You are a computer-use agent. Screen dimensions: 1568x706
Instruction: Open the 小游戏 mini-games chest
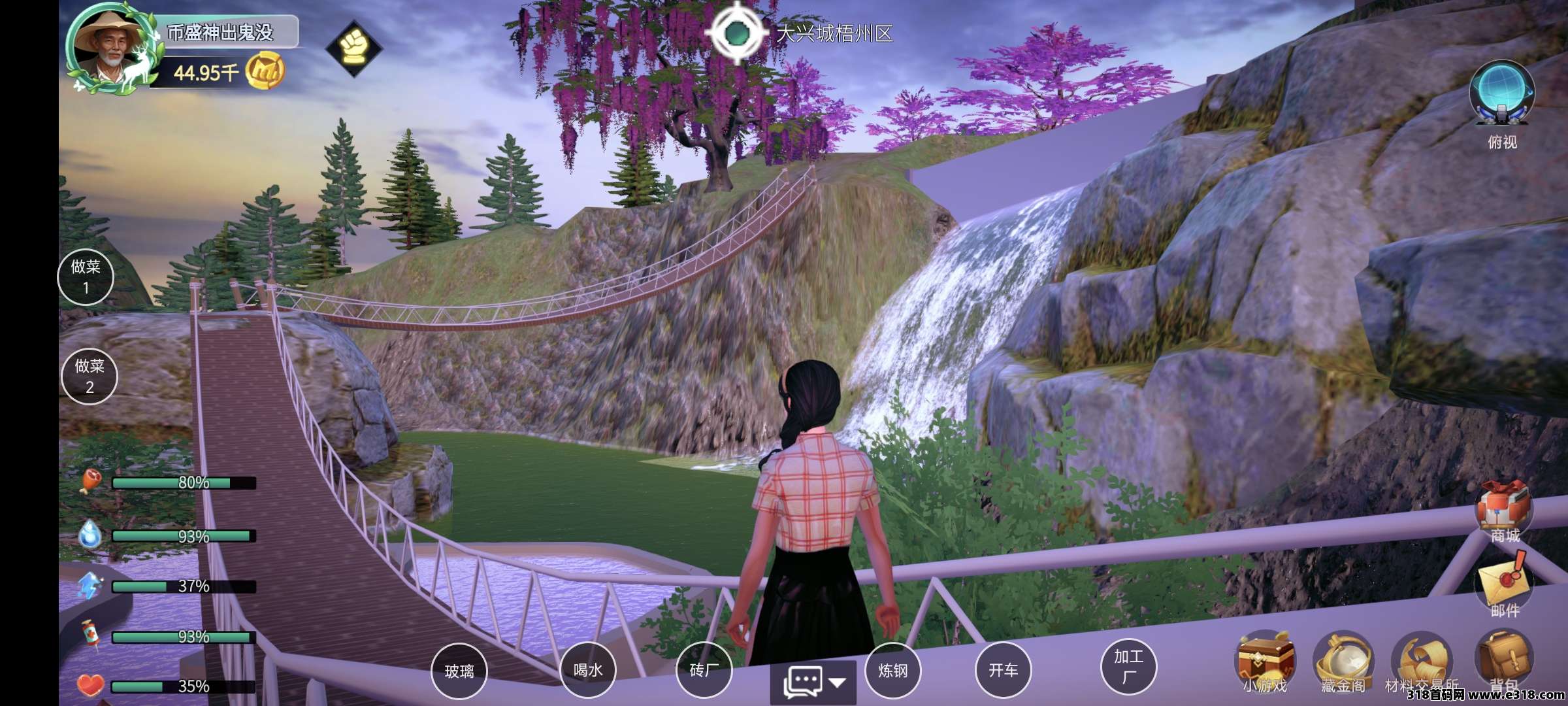tap(1266, 660)
